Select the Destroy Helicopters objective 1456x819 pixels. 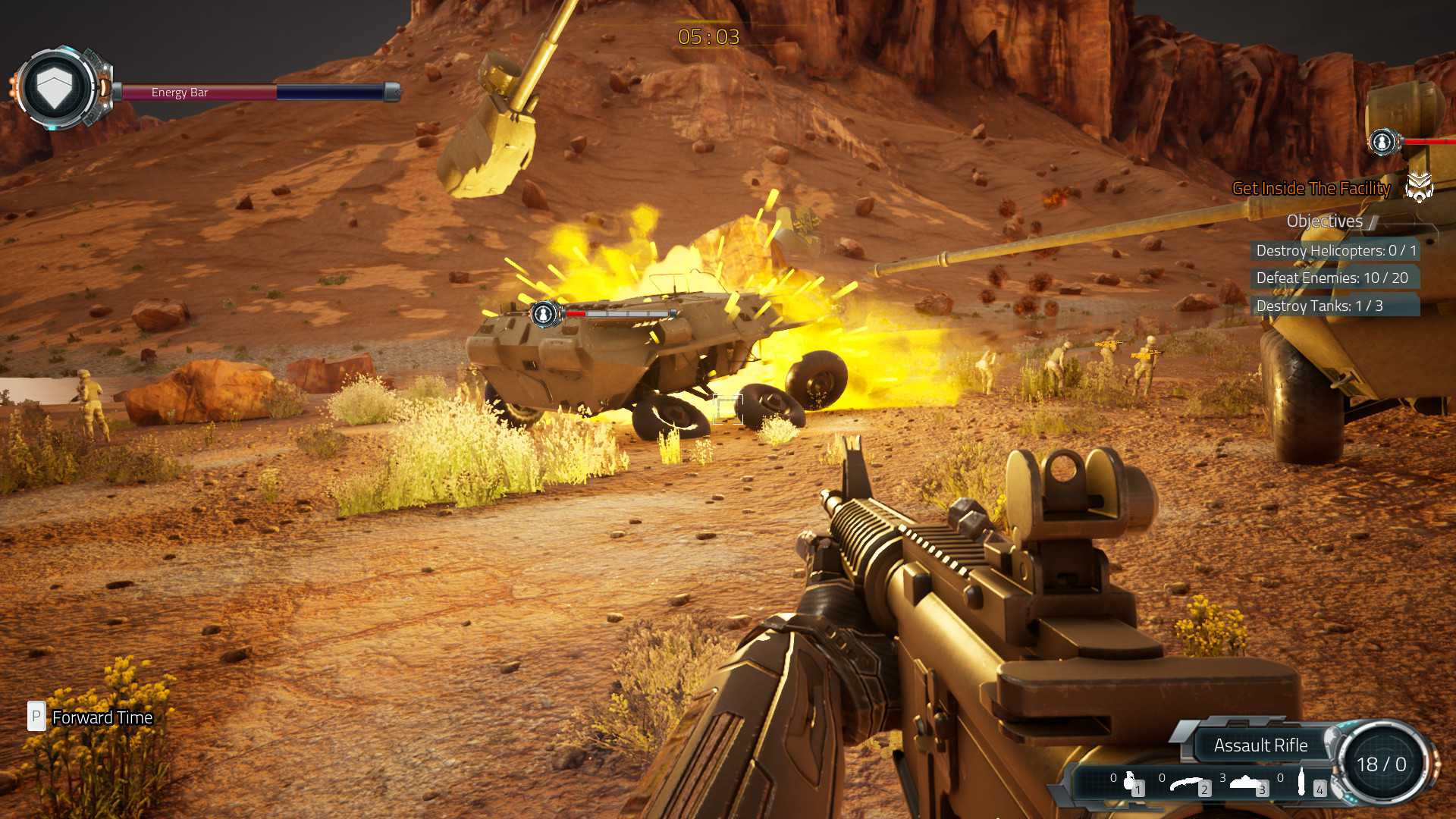tap(1335, 250)
